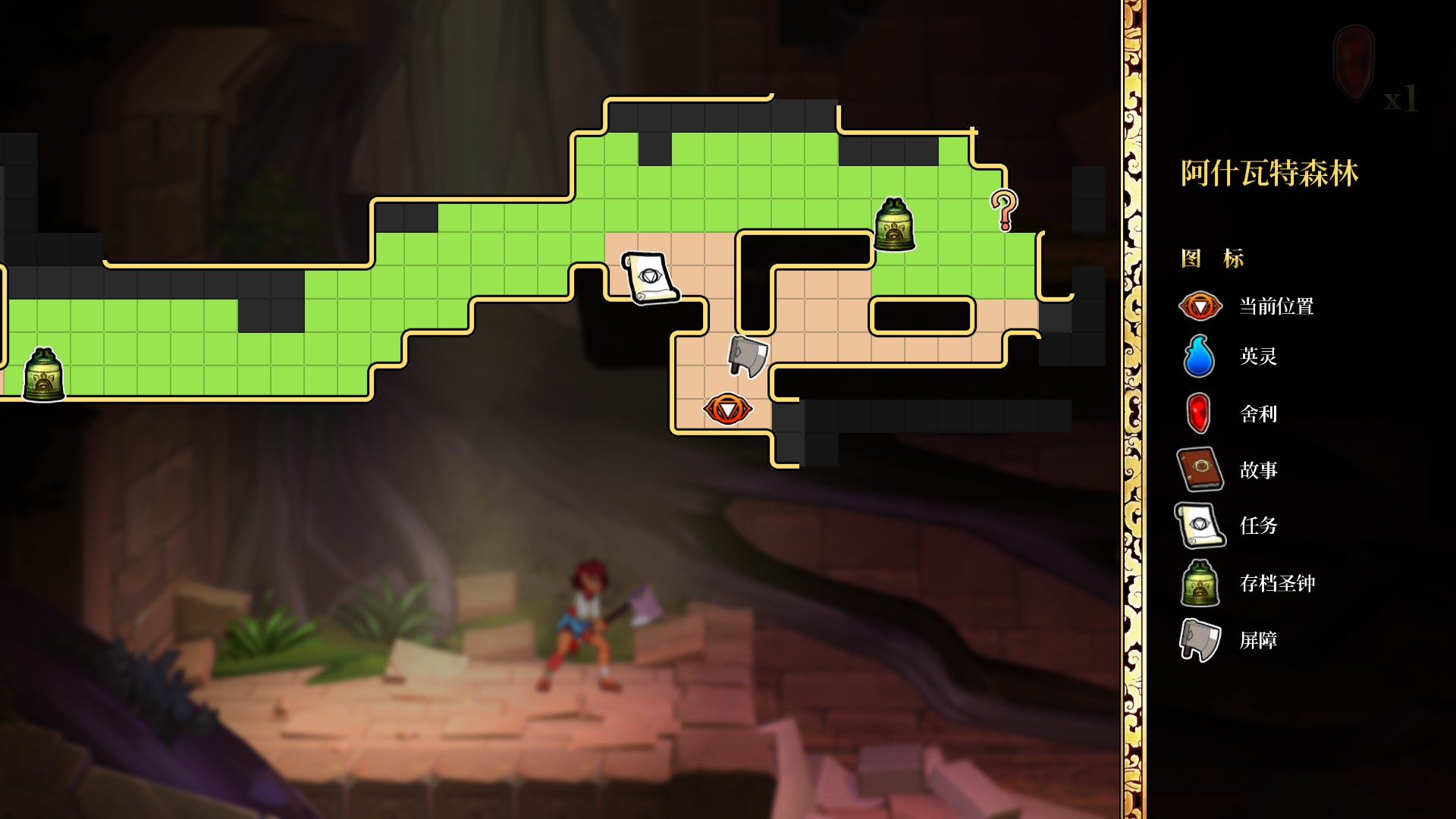Open the quest scroll marker on the map

coord(650,278)
